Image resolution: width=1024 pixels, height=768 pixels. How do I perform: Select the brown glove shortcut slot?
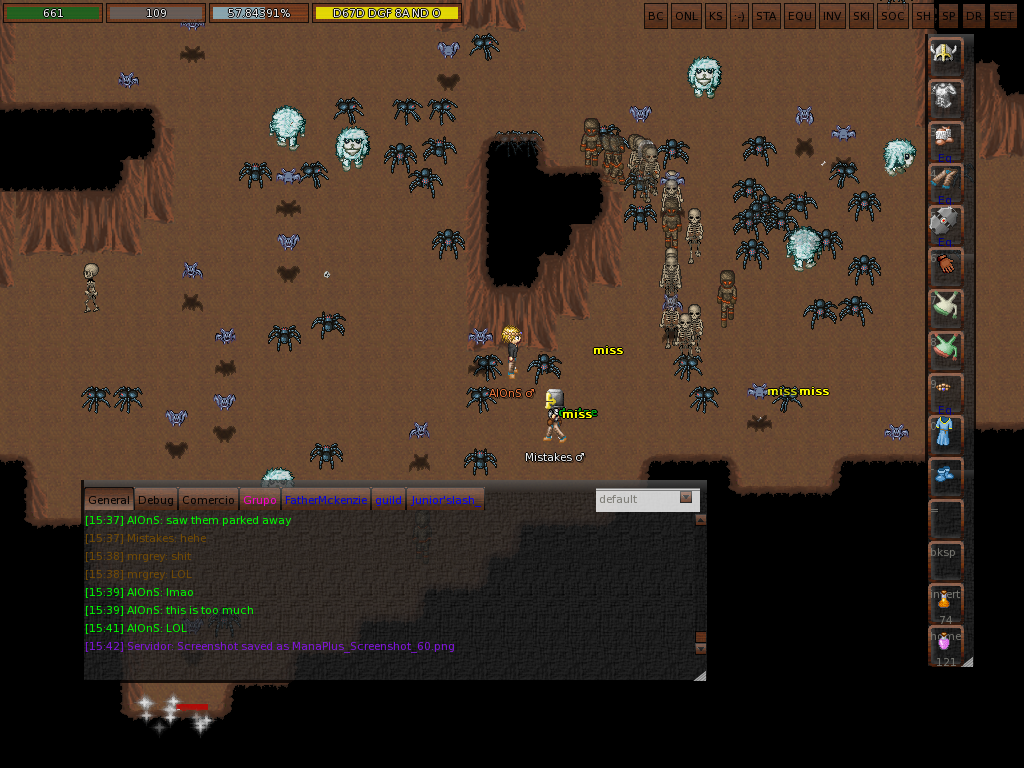tap(945, 265)
